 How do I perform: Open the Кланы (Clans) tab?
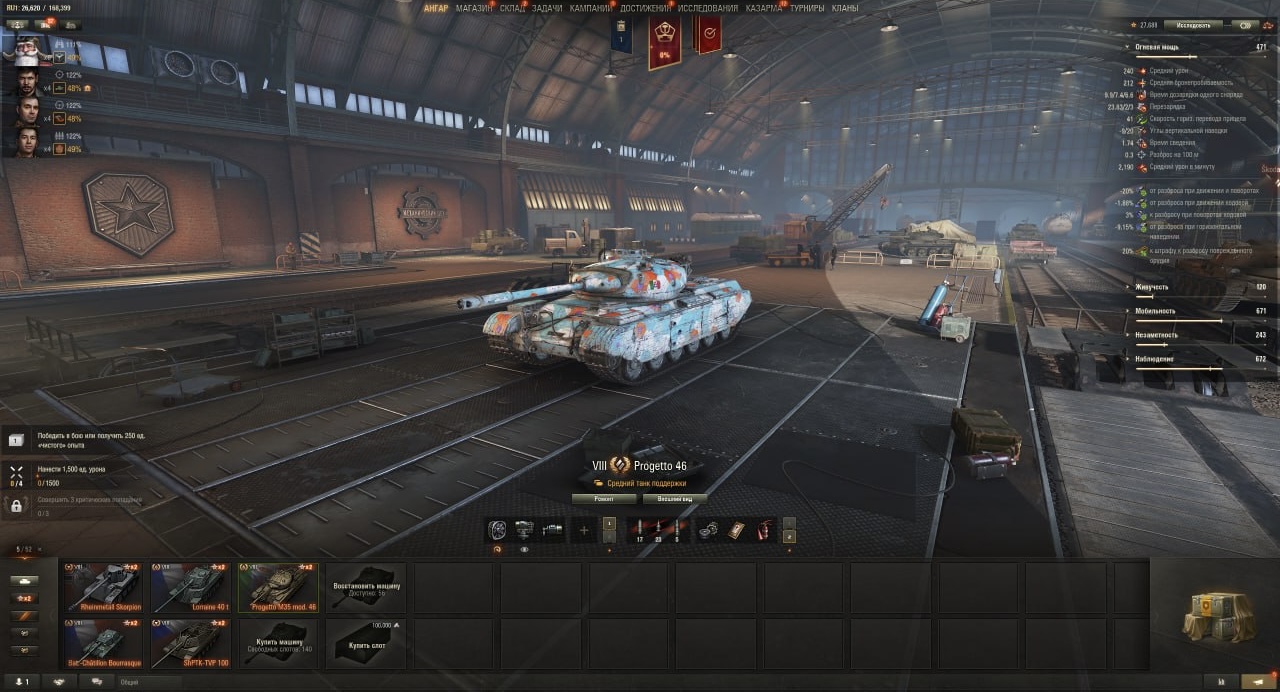tap(845, 8)
